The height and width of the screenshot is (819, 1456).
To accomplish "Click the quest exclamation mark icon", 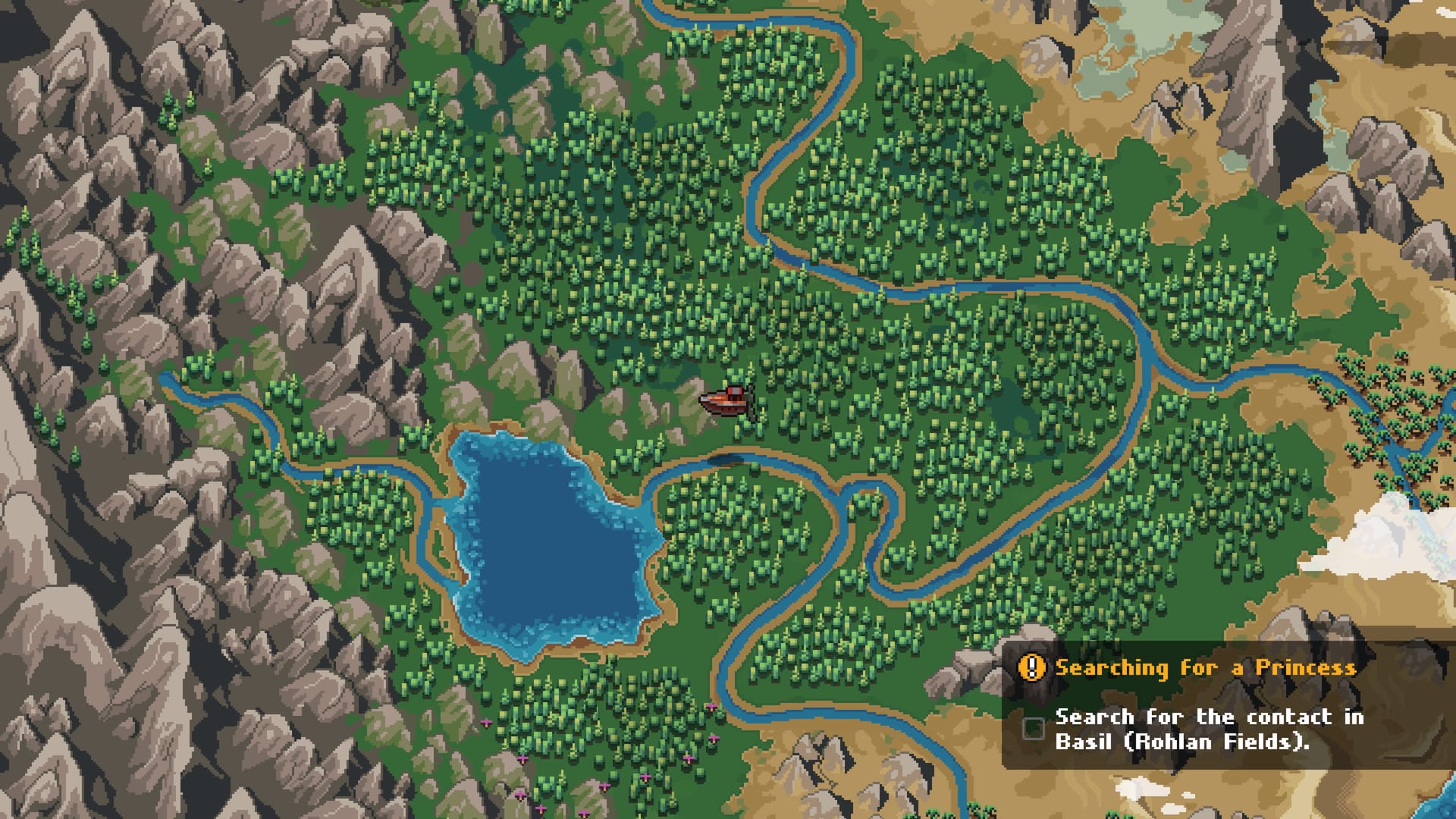I will click(x=1031, y=667).
